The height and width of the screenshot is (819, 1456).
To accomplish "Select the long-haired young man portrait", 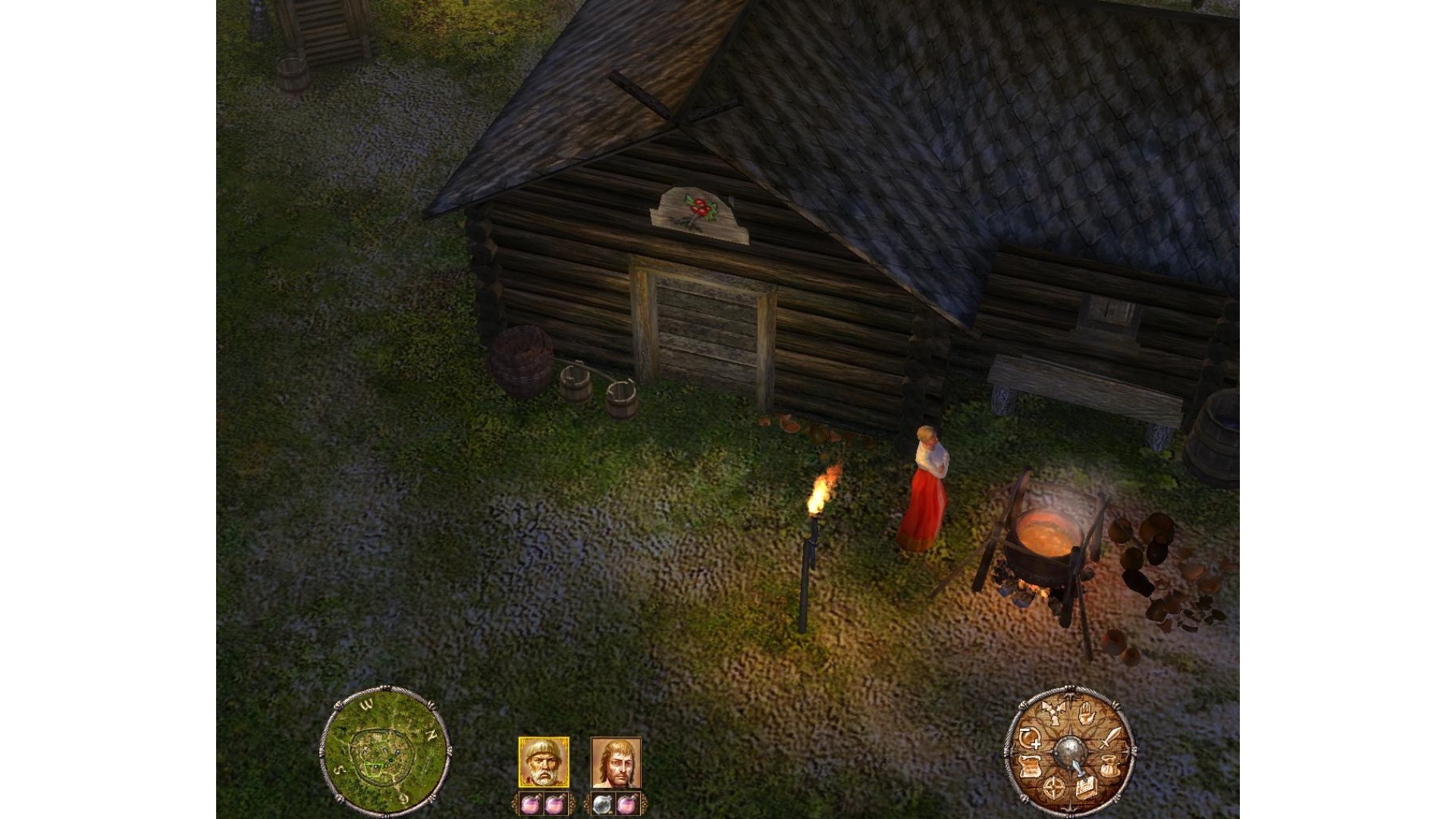I will (x=616, y=762).
